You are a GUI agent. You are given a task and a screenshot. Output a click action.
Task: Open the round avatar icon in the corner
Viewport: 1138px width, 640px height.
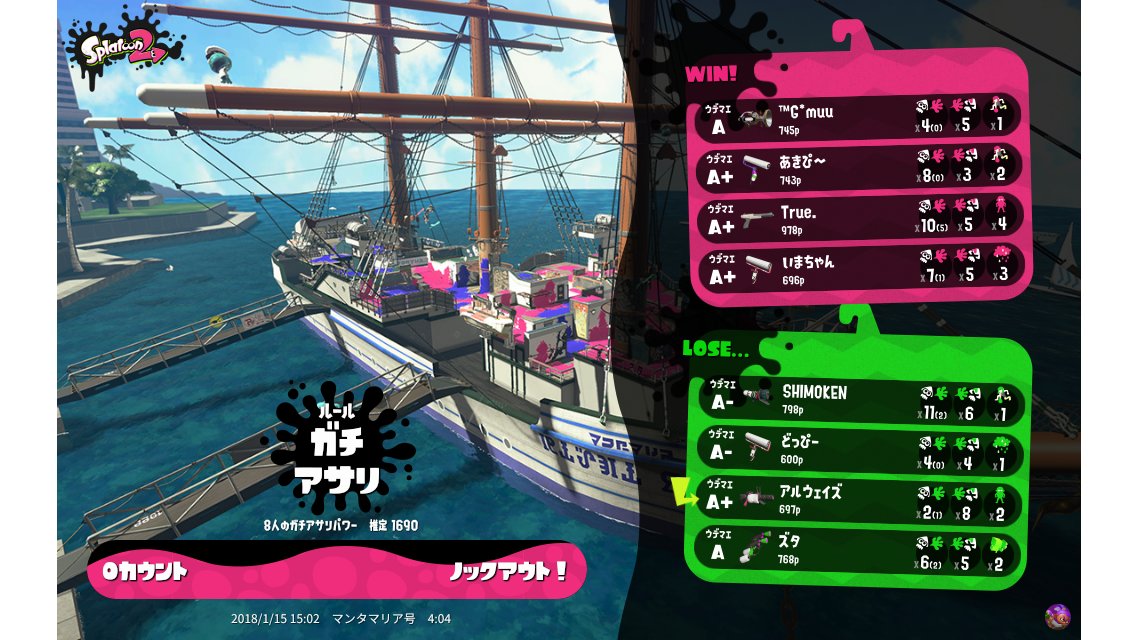pyautogui.click(x=1057, y=616)
